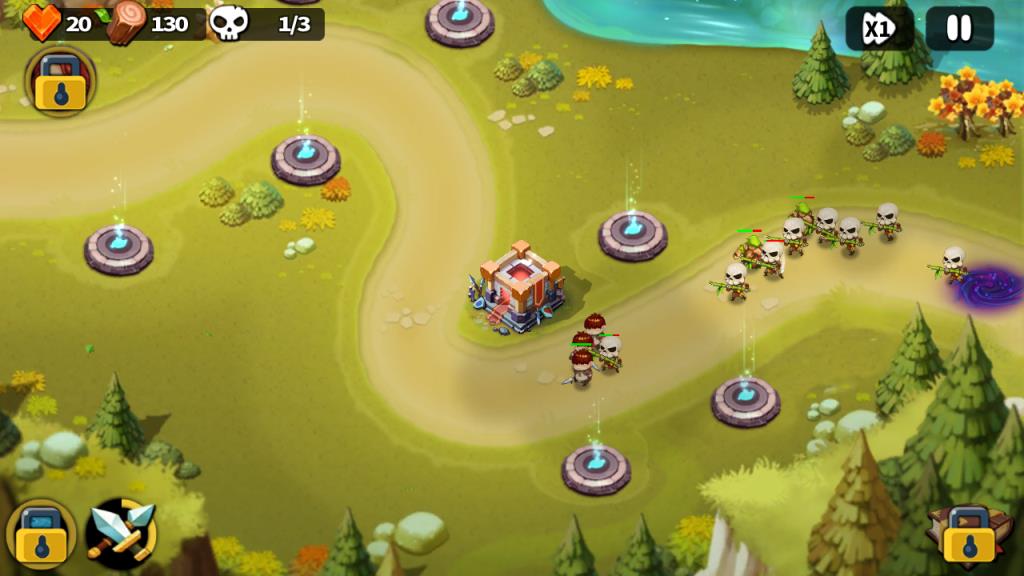This screenshot has width=1024, height=576.
Task: Click the locked ability beside the crossed swords
Action: point(41,534)
